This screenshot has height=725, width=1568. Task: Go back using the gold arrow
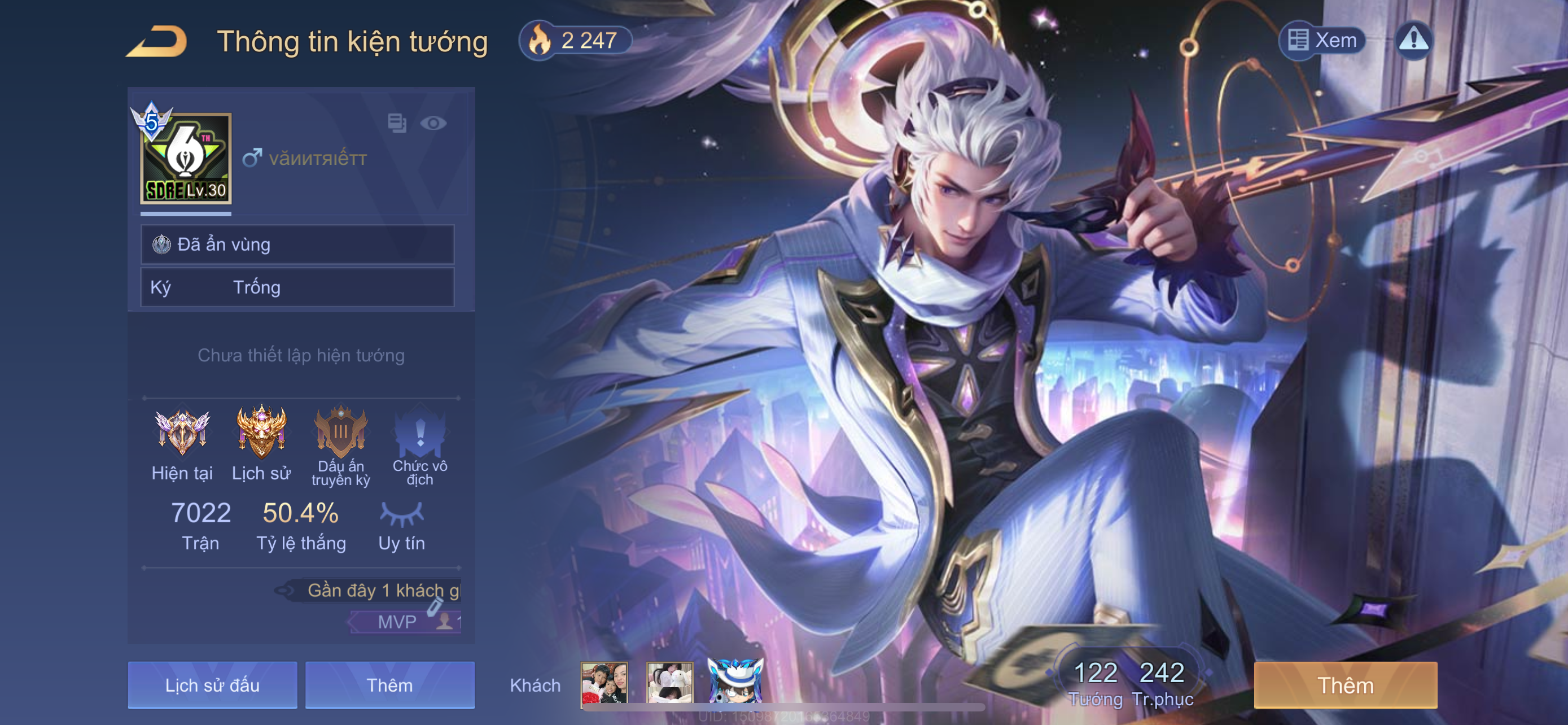pyautogui.click(x=156, y=41)
